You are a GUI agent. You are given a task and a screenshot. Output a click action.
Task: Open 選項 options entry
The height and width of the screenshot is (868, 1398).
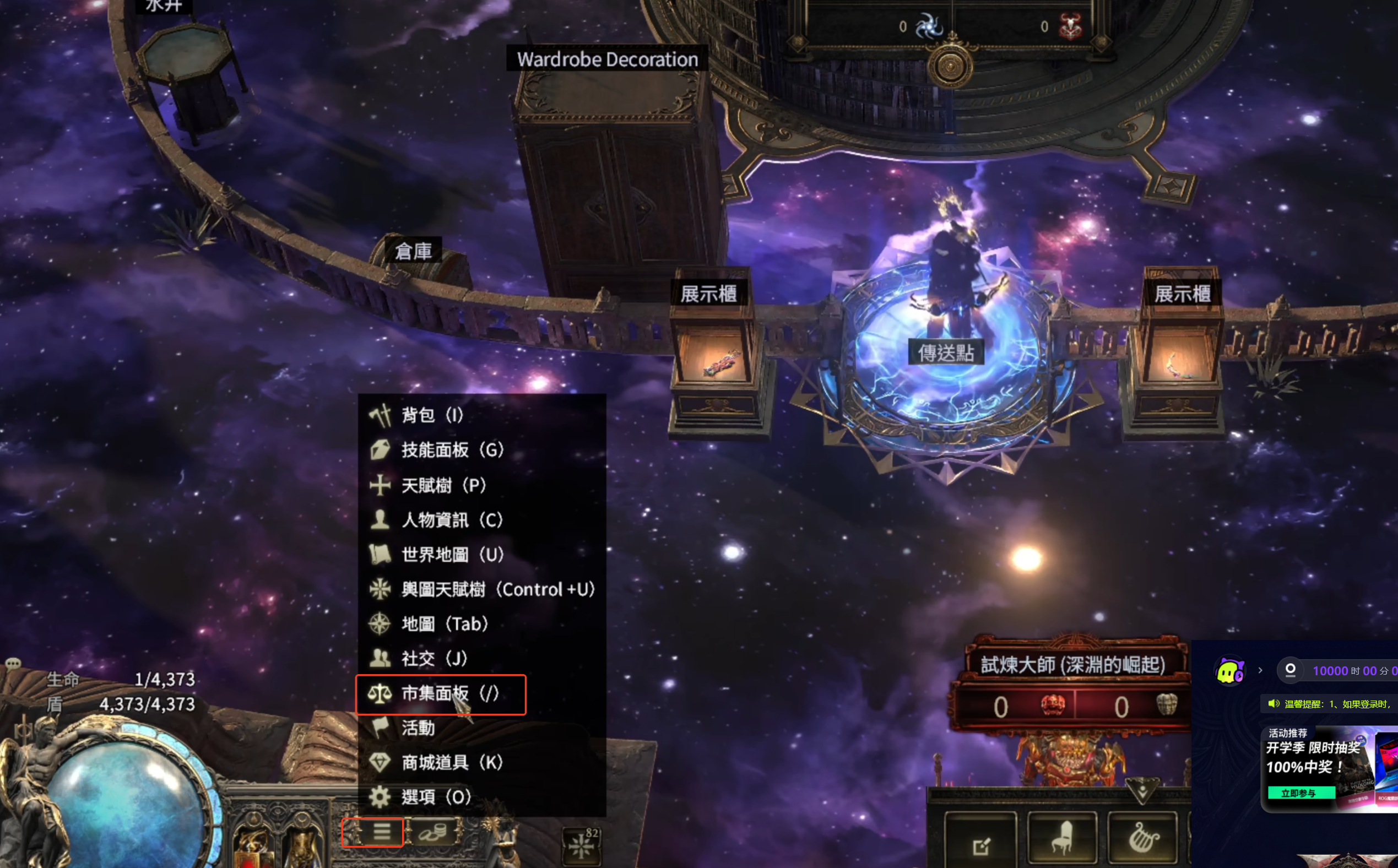pos(435,797)
